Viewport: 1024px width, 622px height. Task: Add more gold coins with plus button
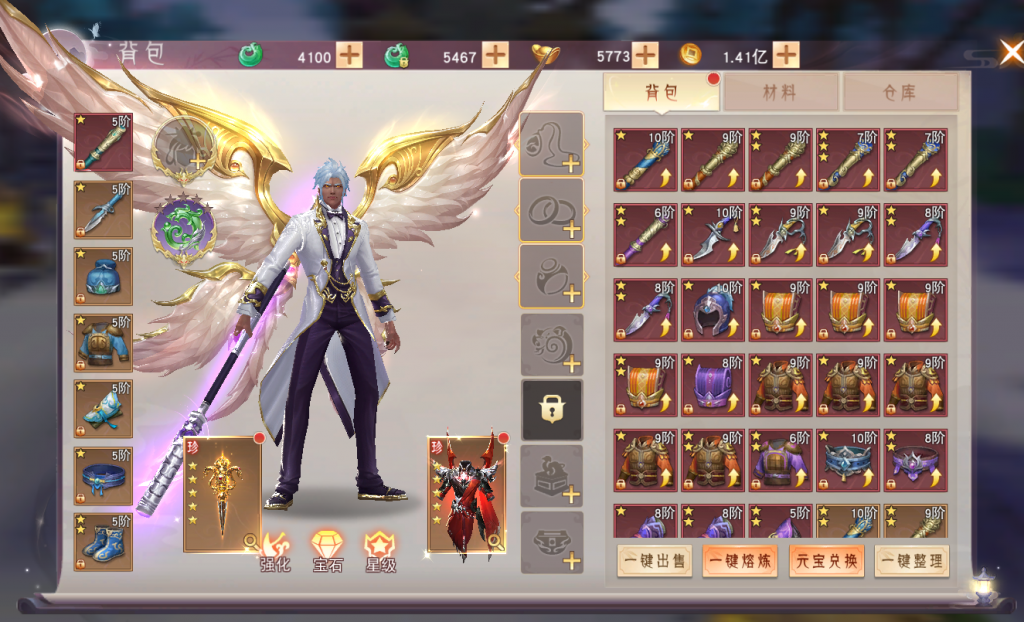click(x=786, y=55)
